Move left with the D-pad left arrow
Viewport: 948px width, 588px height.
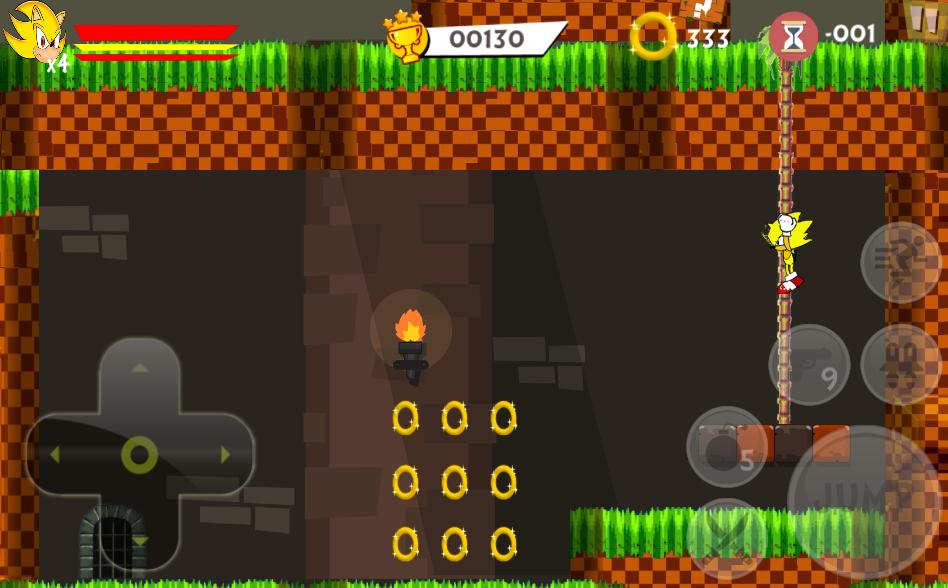coord(55,455)
